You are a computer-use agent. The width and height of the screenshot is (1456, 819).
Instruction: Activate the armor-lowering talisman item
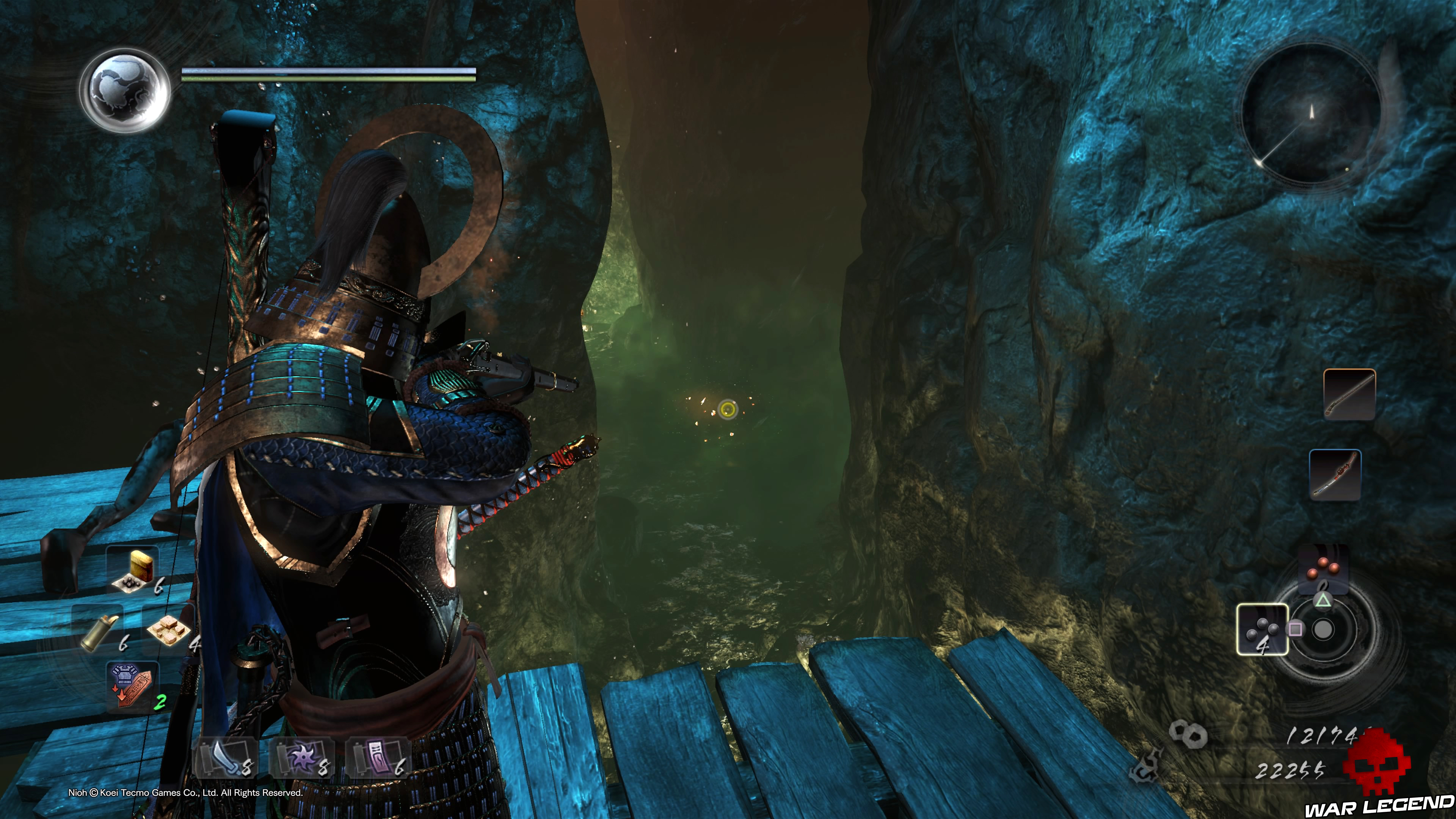tap(132, 684)
